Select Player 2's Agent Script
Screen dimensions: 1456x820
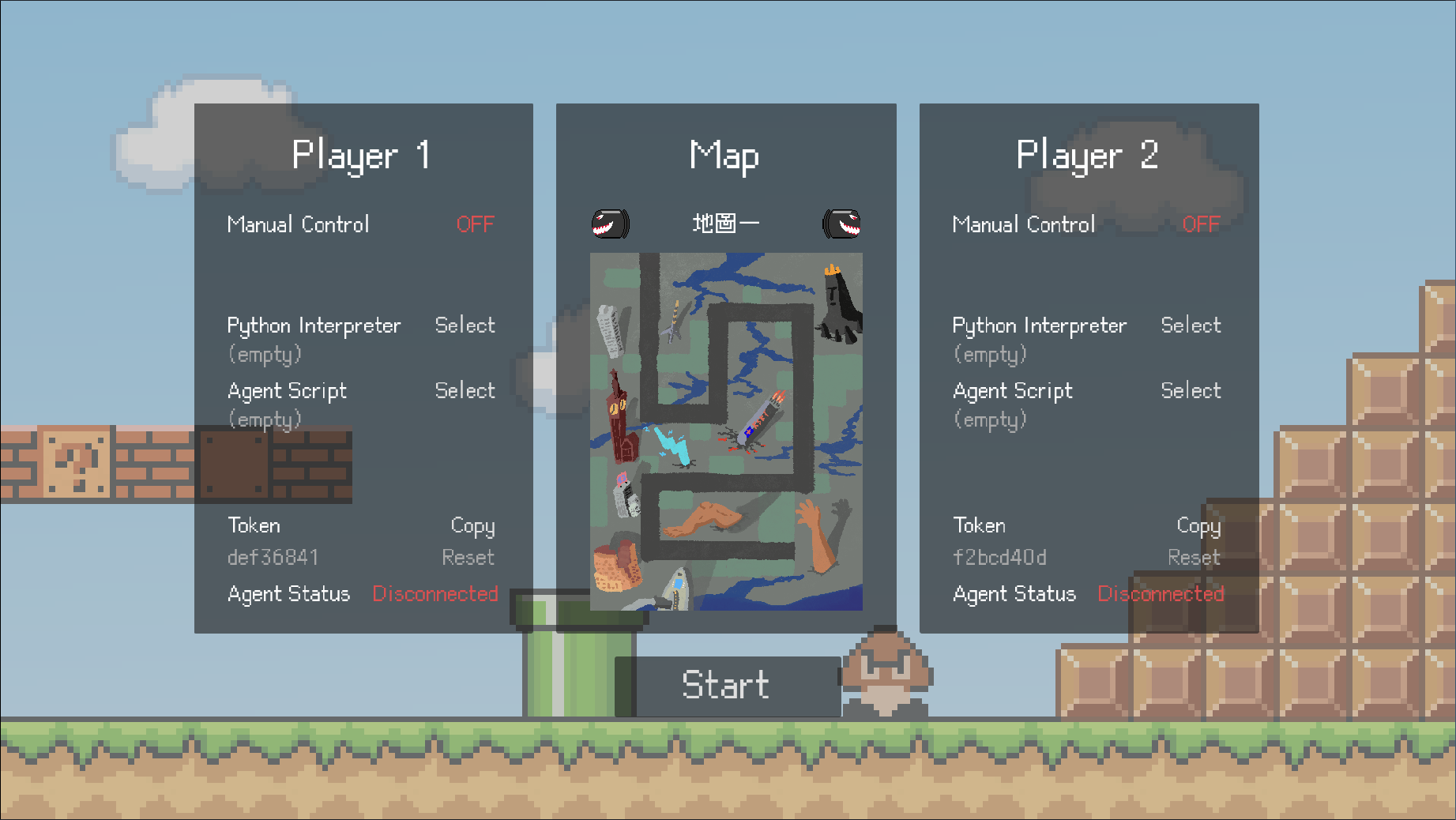point(1190,390)
